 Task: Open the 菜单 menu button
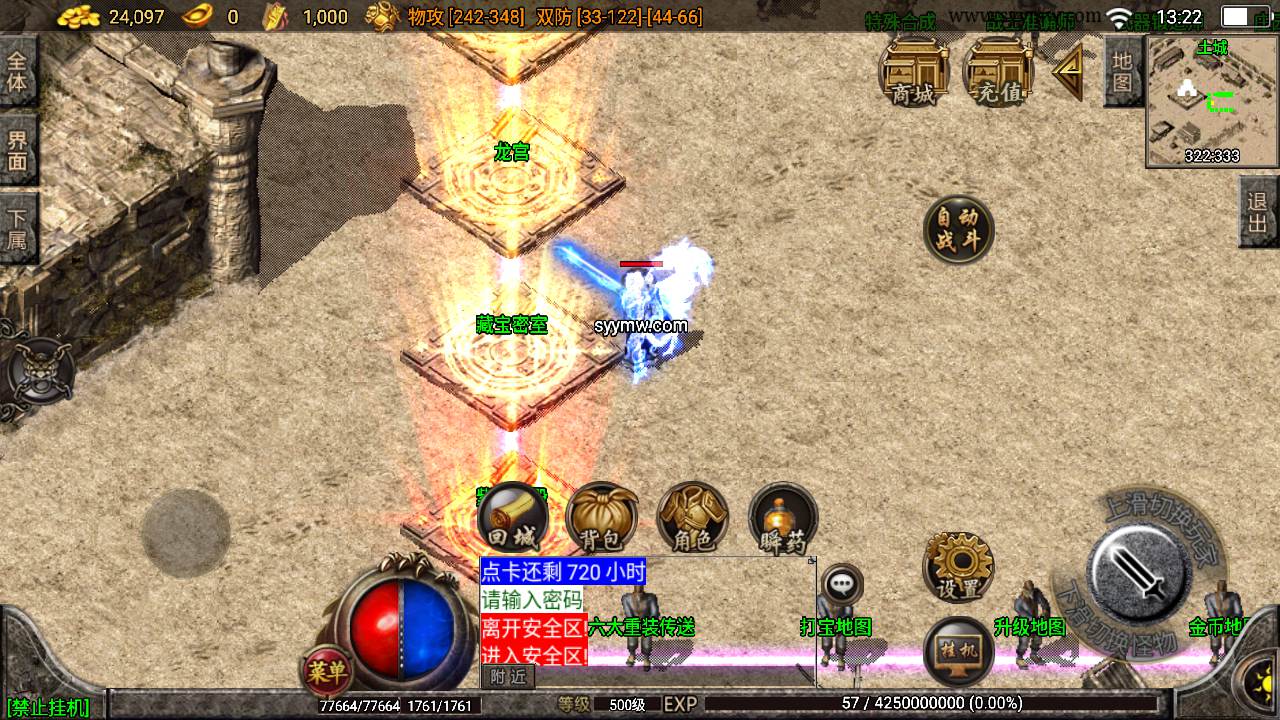(327, 672)
